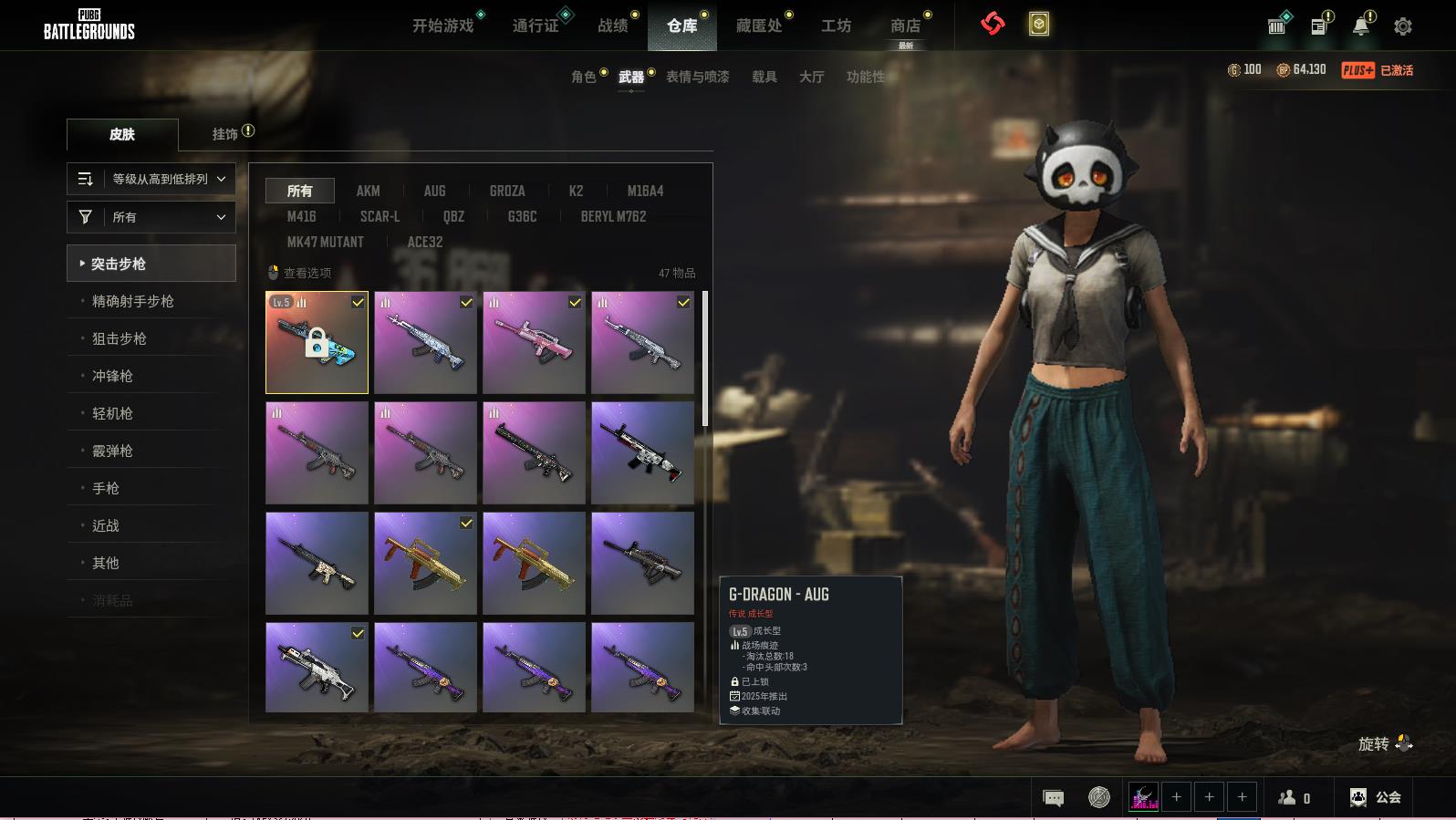1456x820 pixels.
Task: Select the 狙击步枪 sniper rifle category
Action: tap(120, 338)
